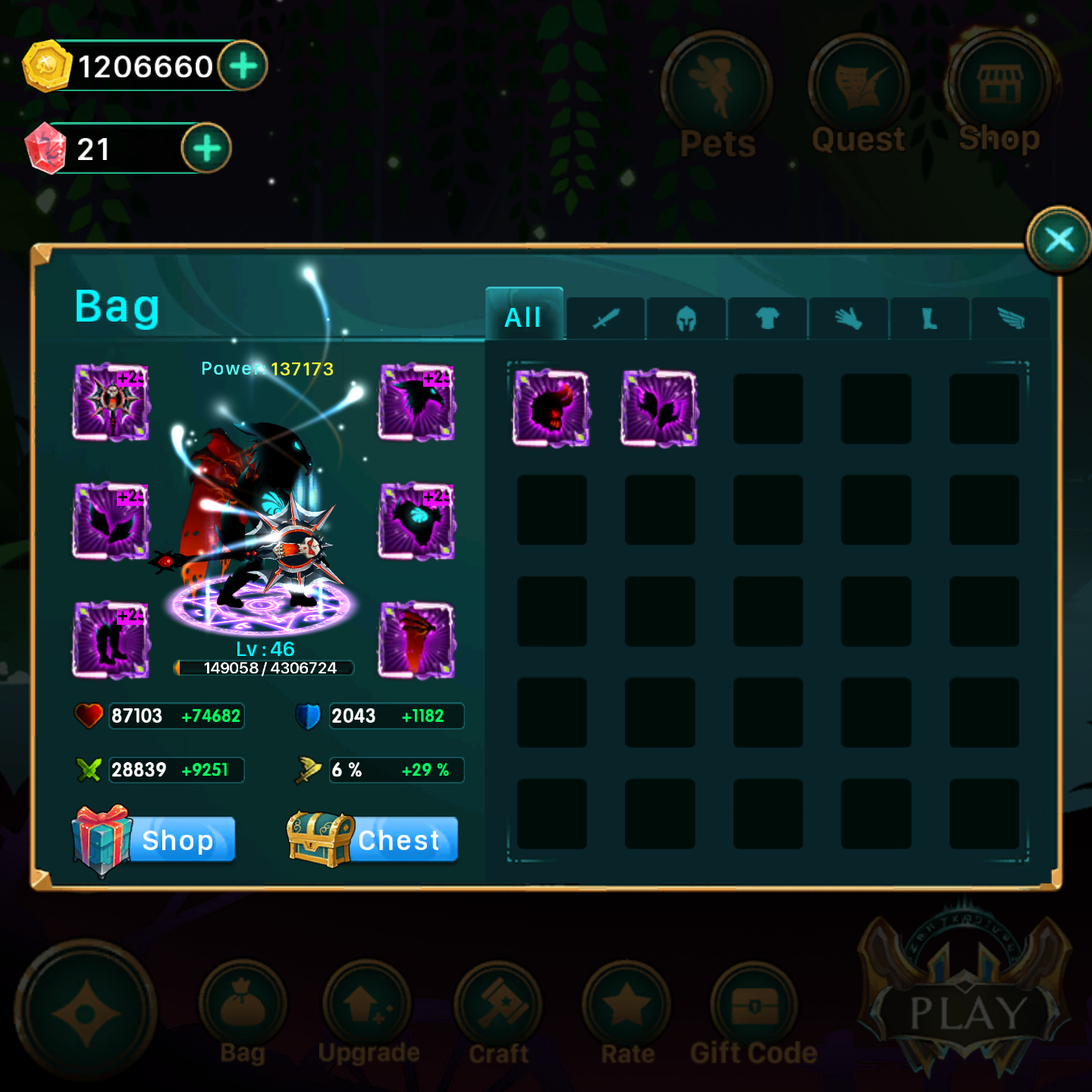
Task: Add more gold coins
Action: click(243, 66)
